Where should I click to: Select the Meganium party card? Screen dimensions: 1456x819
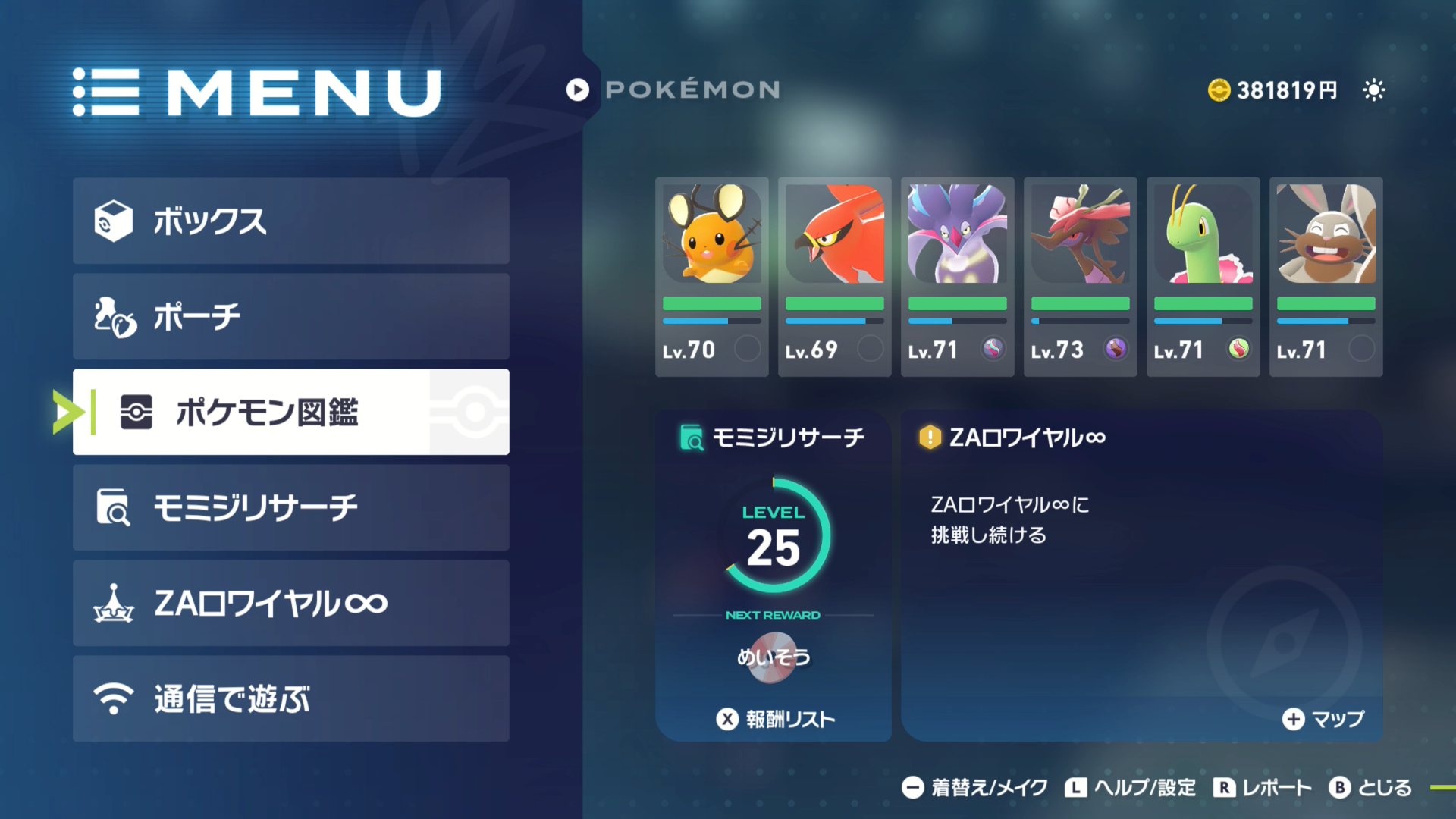coord(1203,277)
